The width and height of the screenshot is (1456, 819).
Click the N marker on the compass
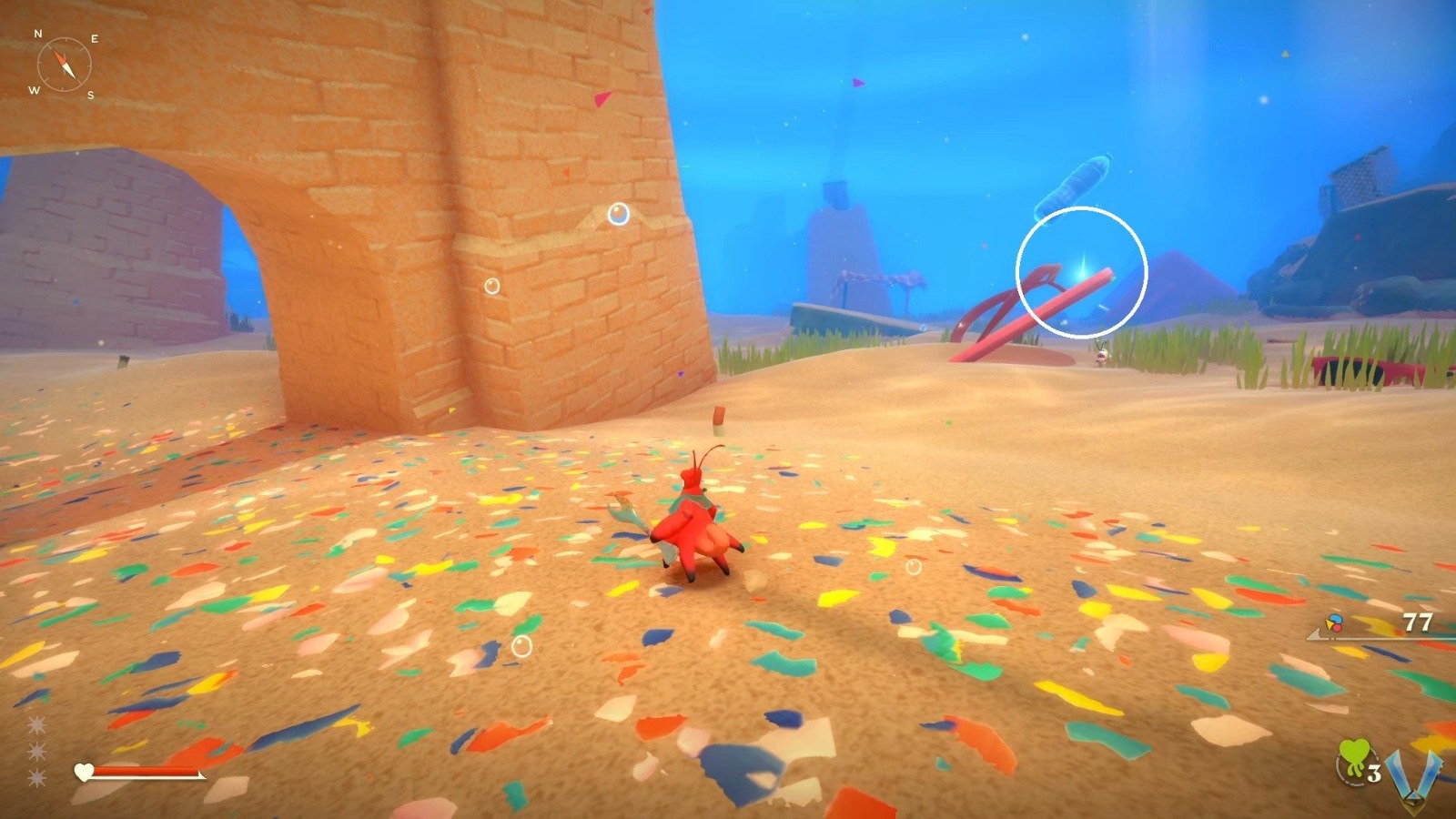(38, 35)
